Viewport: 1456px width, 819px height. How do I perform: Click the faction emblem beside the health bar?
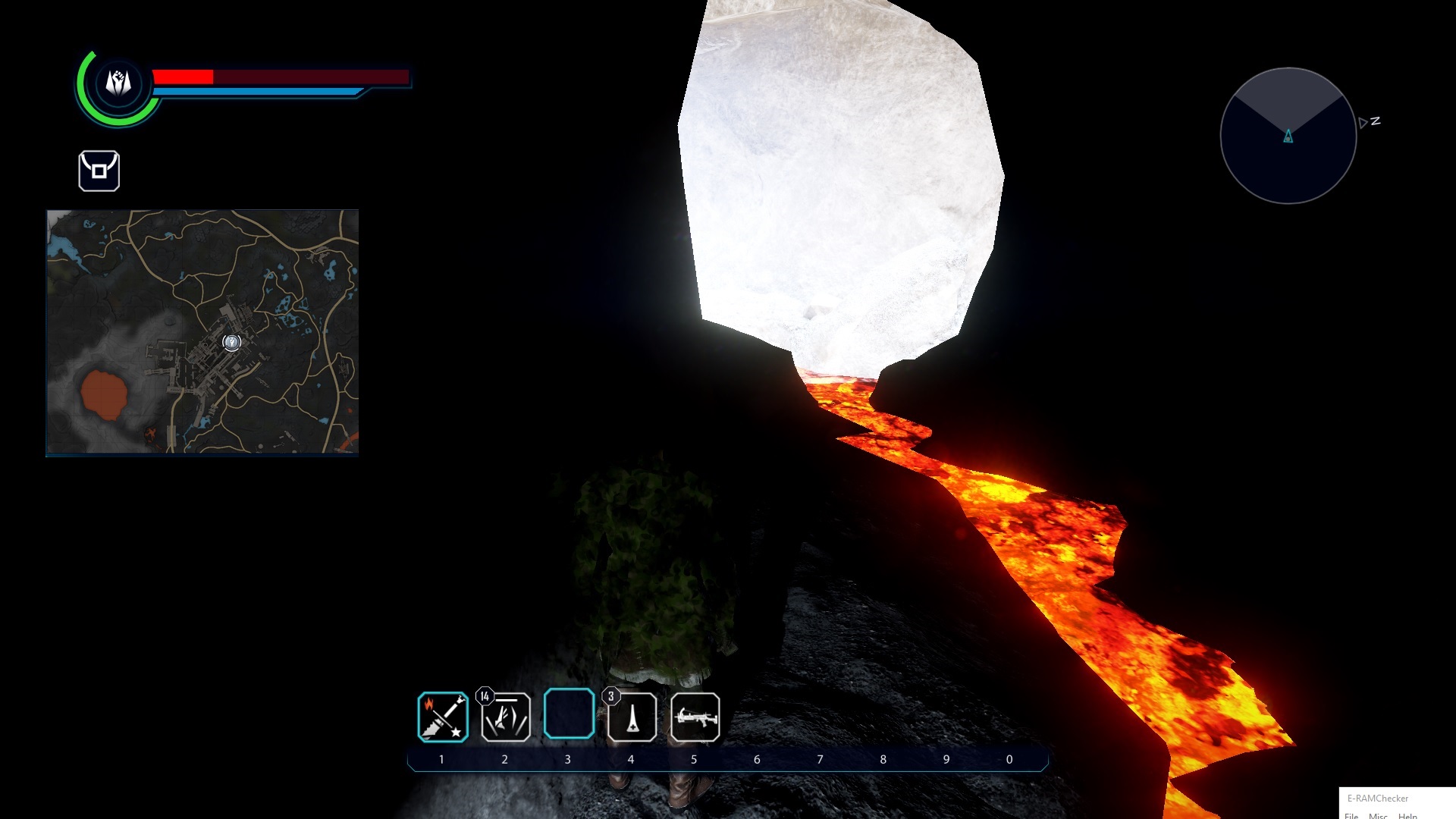(x=118, y=83)
